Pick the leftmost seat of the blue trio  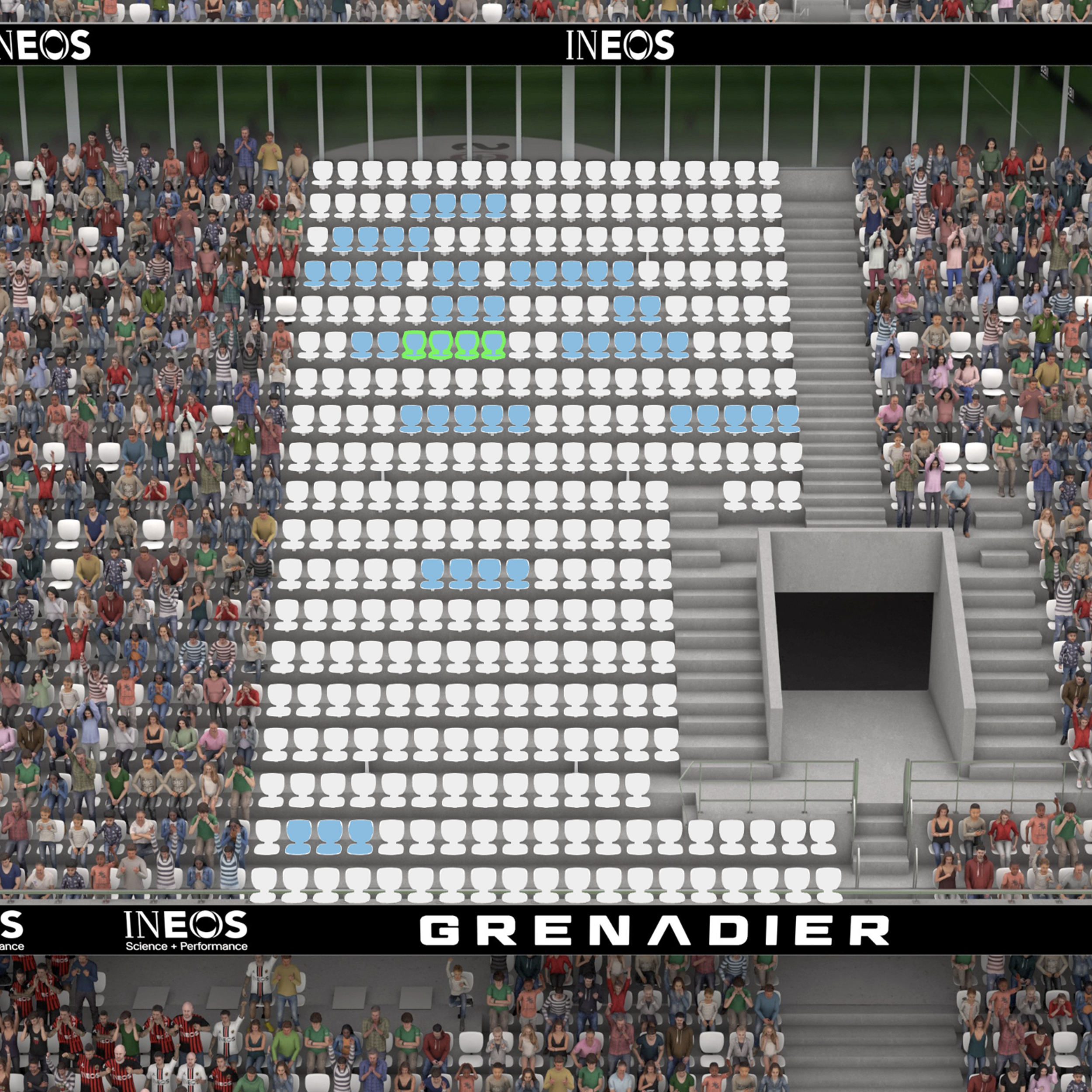tap(299, 836)
